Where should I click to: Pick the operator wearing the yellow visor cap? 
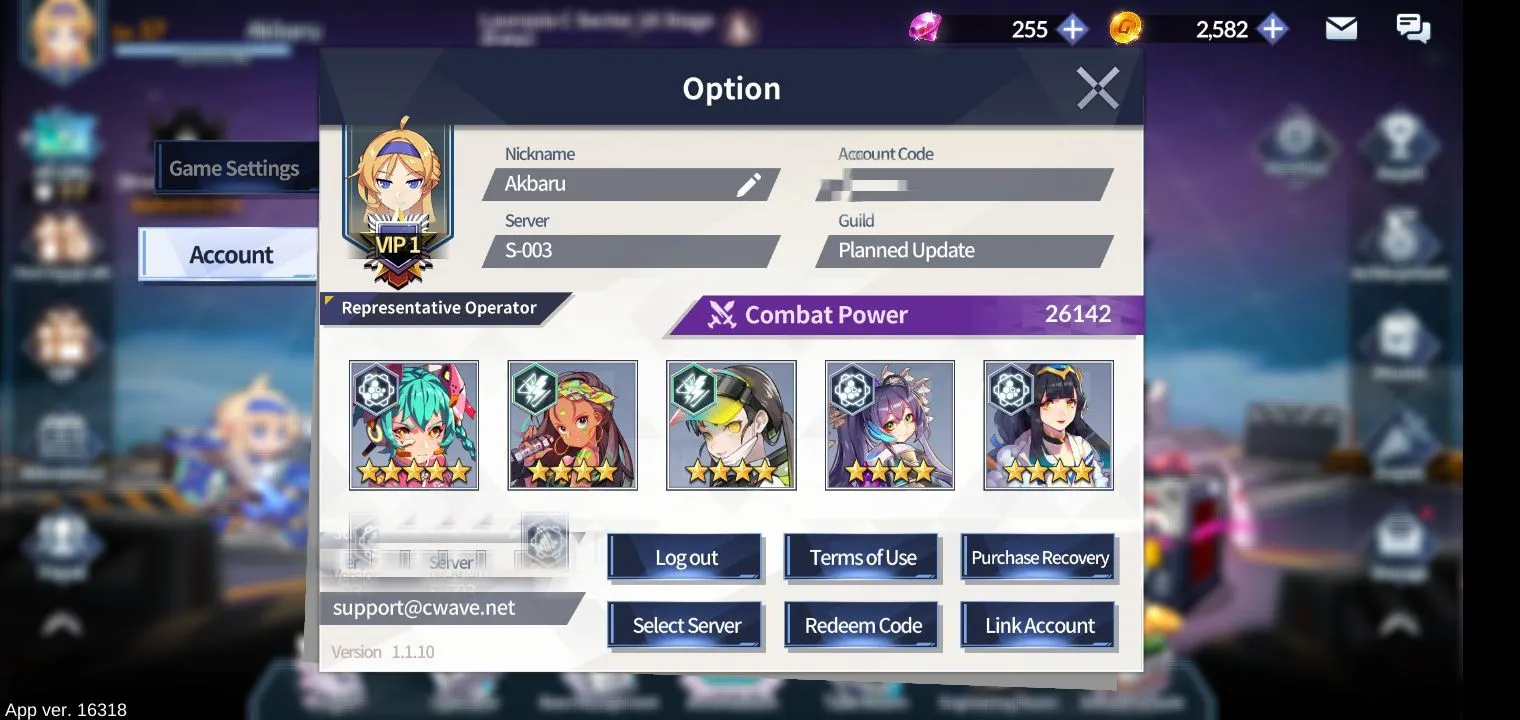pyautogui.click(x=731, y=425)
